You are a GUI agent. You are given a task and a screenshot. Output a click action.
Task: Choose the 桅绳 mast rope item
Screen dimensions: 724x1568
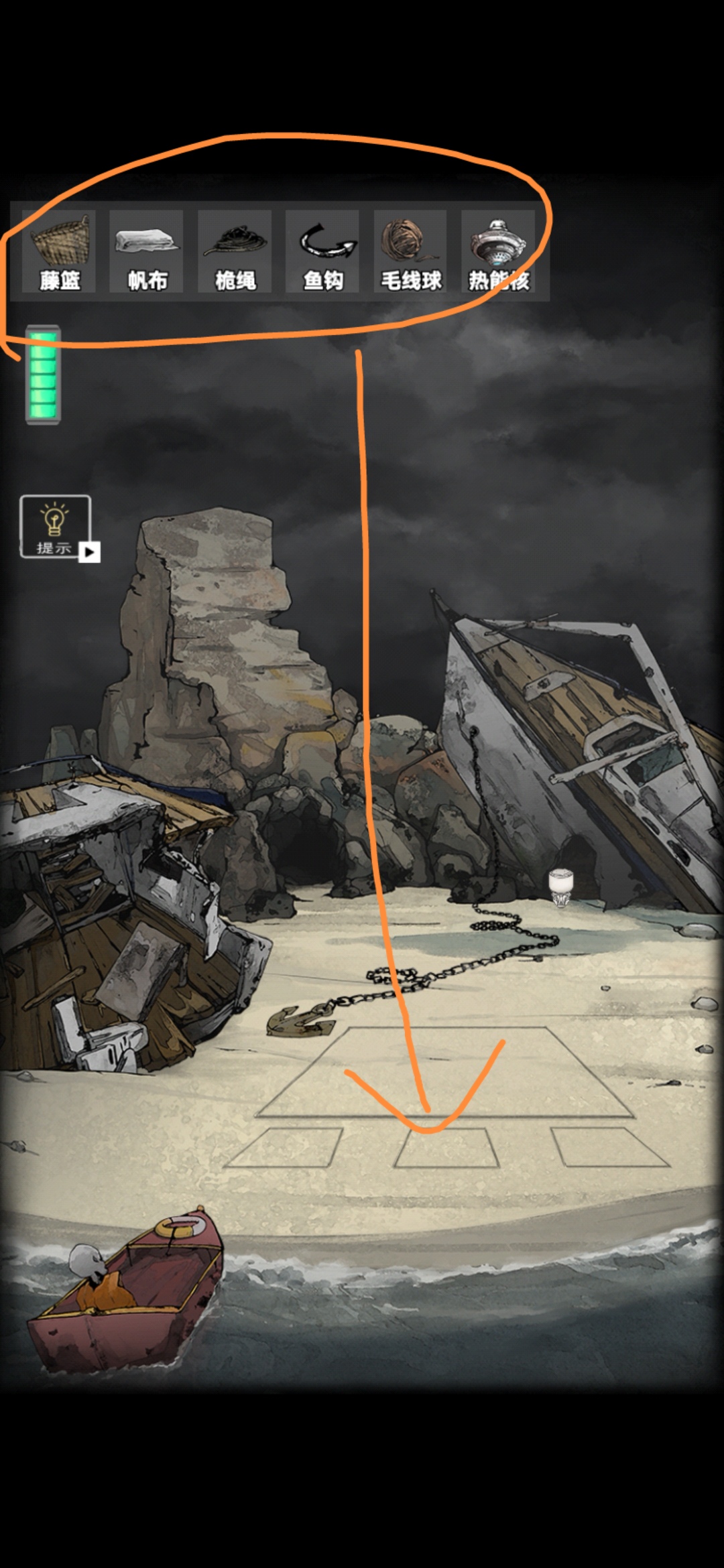235,251
